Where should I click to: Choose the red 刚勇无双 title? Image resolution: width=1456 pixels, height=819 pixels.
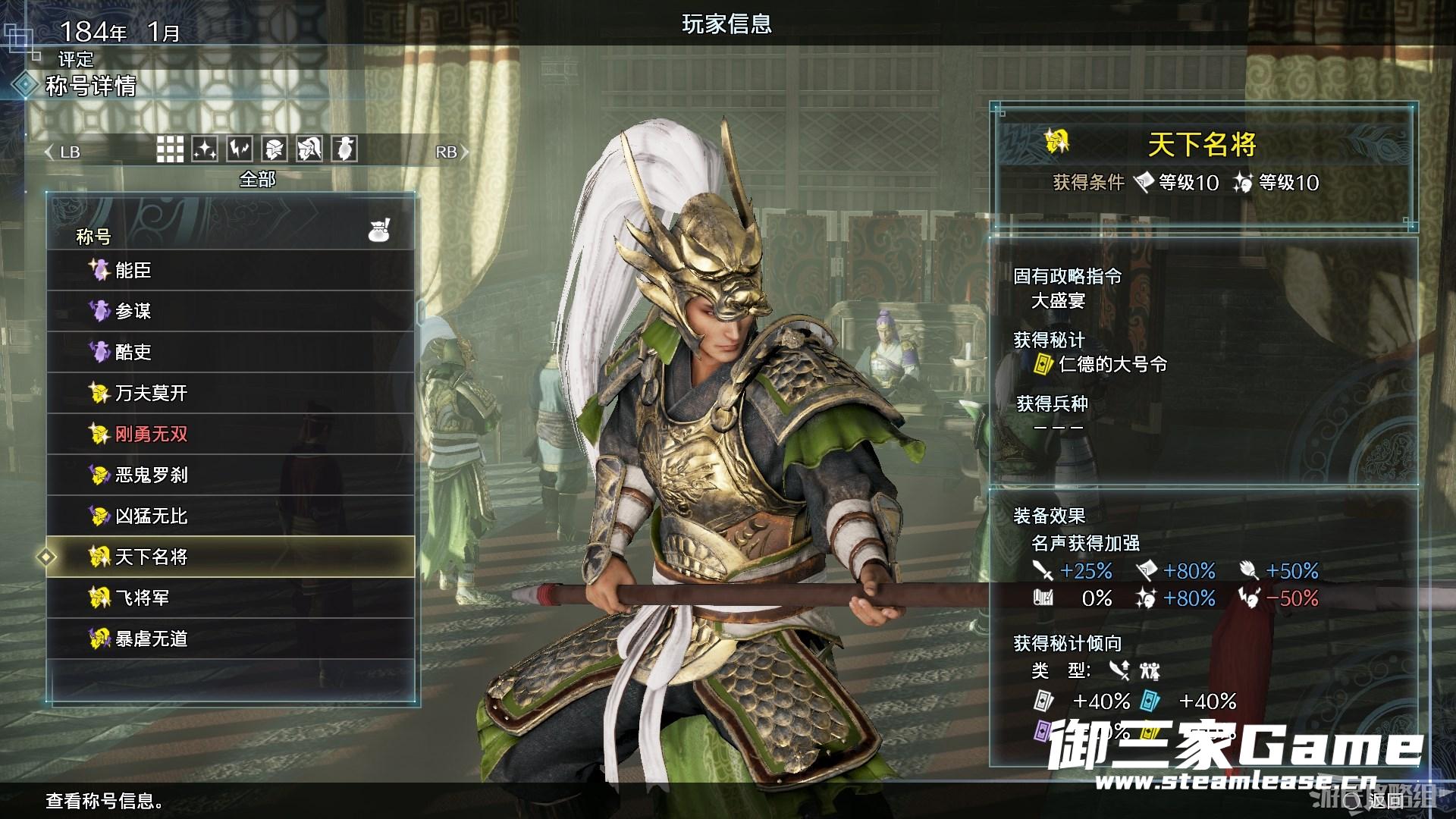click(231, 434)
